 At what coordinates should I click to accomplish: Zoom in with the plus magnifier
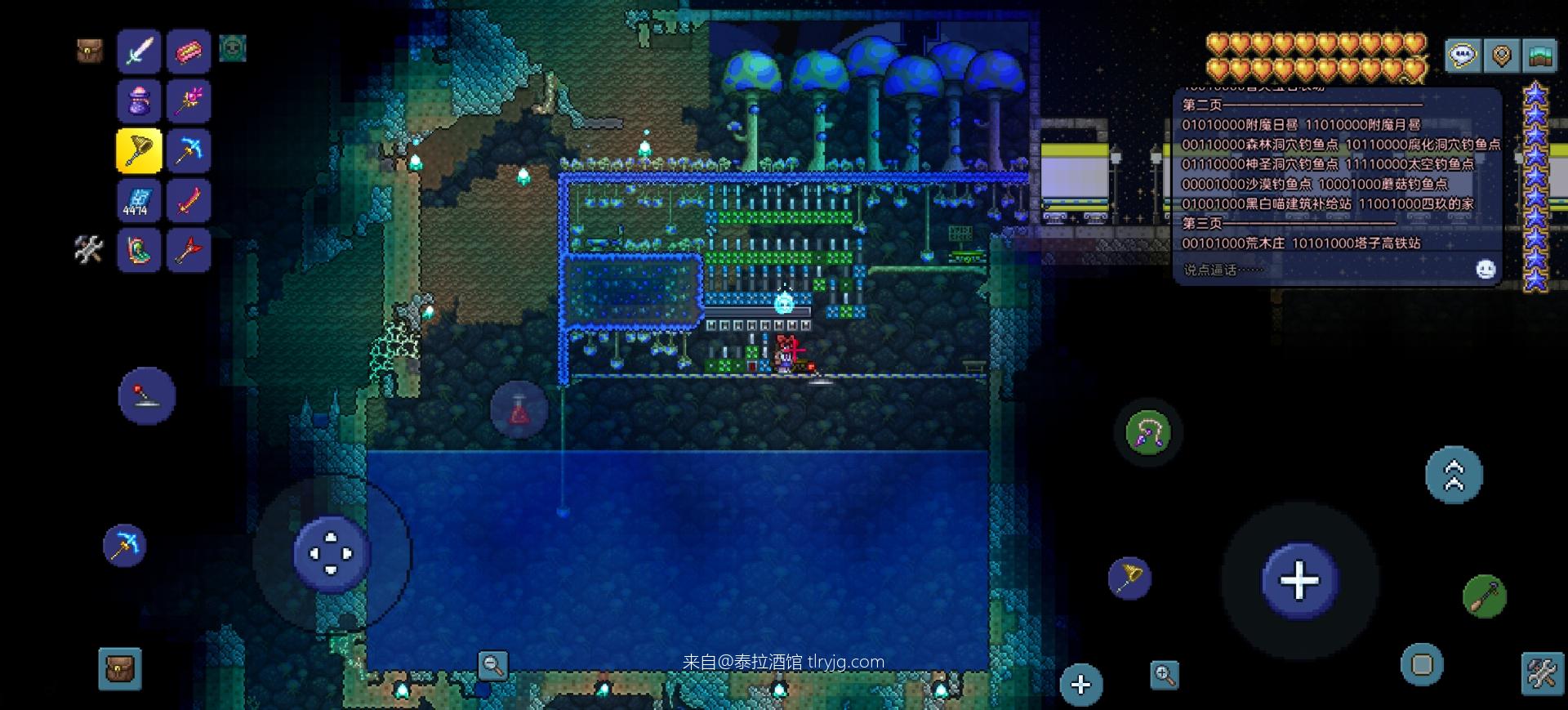click(1165, 675)
